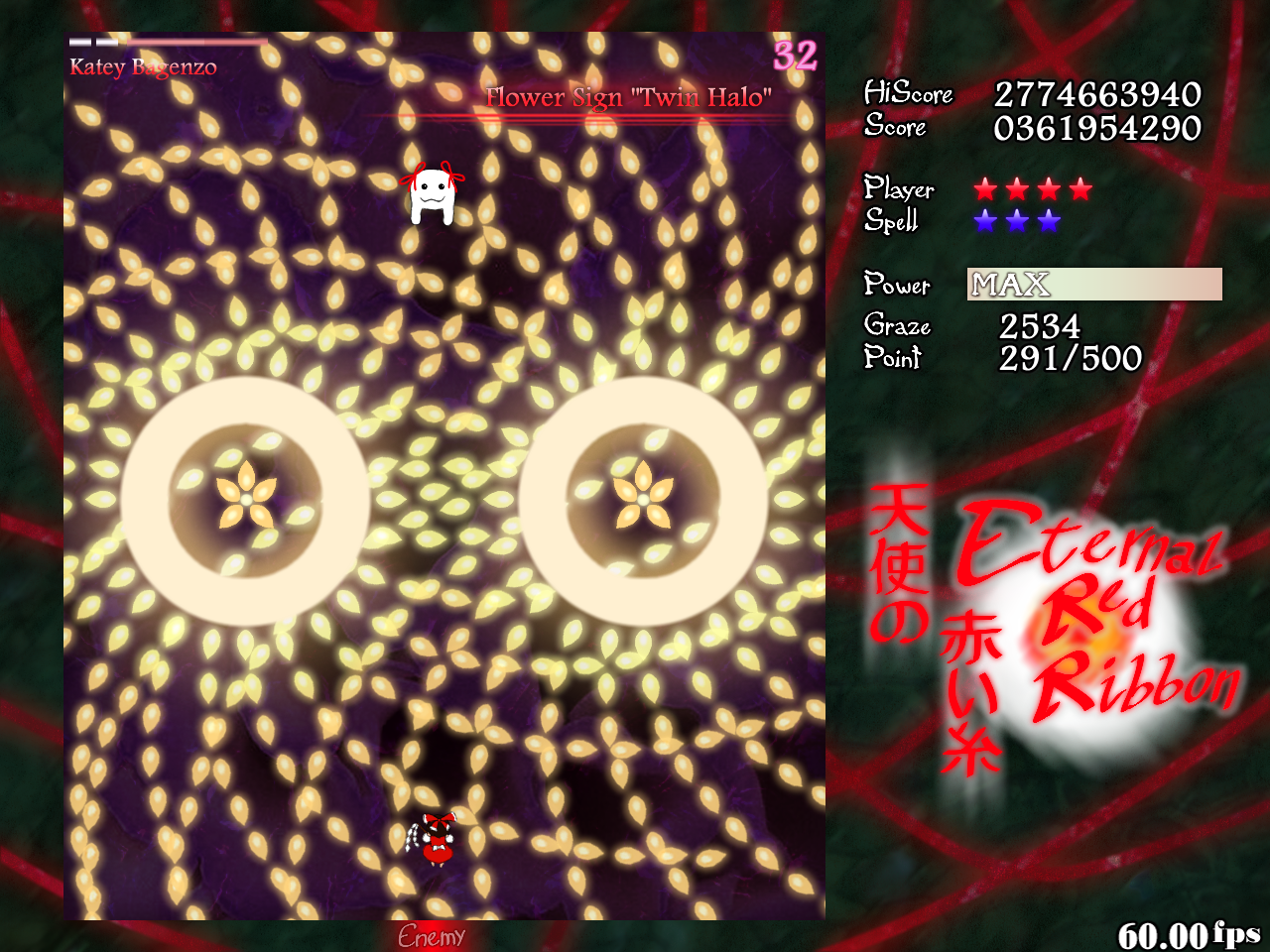Click the Katey Bagenzo name label
The image size is (1270, 952).
click(x=142, y=67)
